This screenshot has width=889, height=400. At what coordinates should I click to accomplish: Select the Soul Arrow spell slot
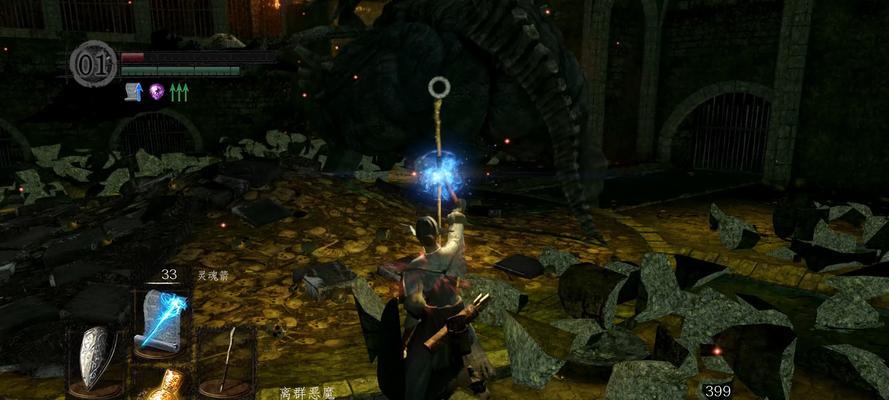click(x=160, y=319)
